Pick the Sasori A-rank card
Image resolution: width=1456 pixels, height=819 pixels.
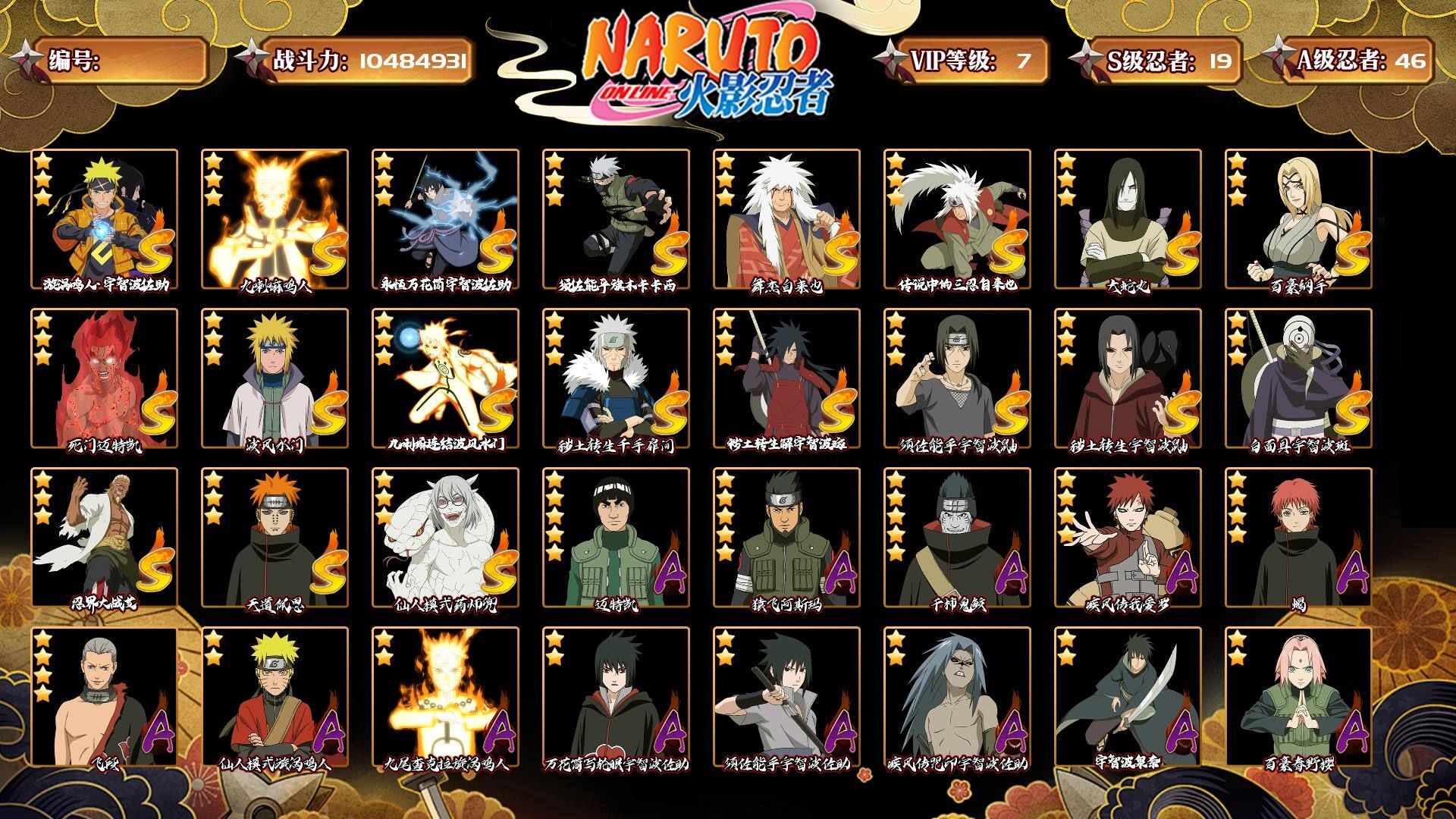(x=1298, y=538)
